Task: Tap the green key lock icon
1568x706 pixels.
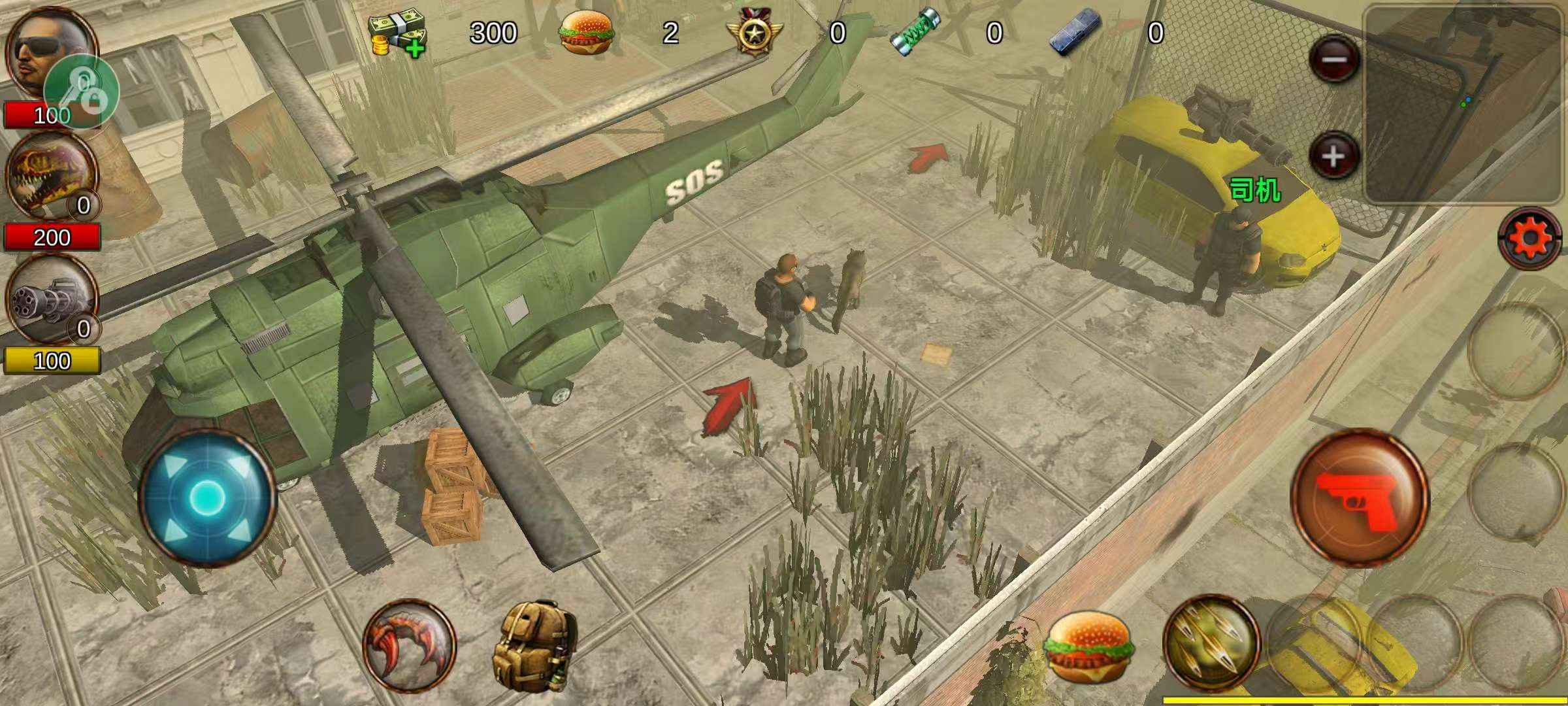Action: [x=82, y=92]
